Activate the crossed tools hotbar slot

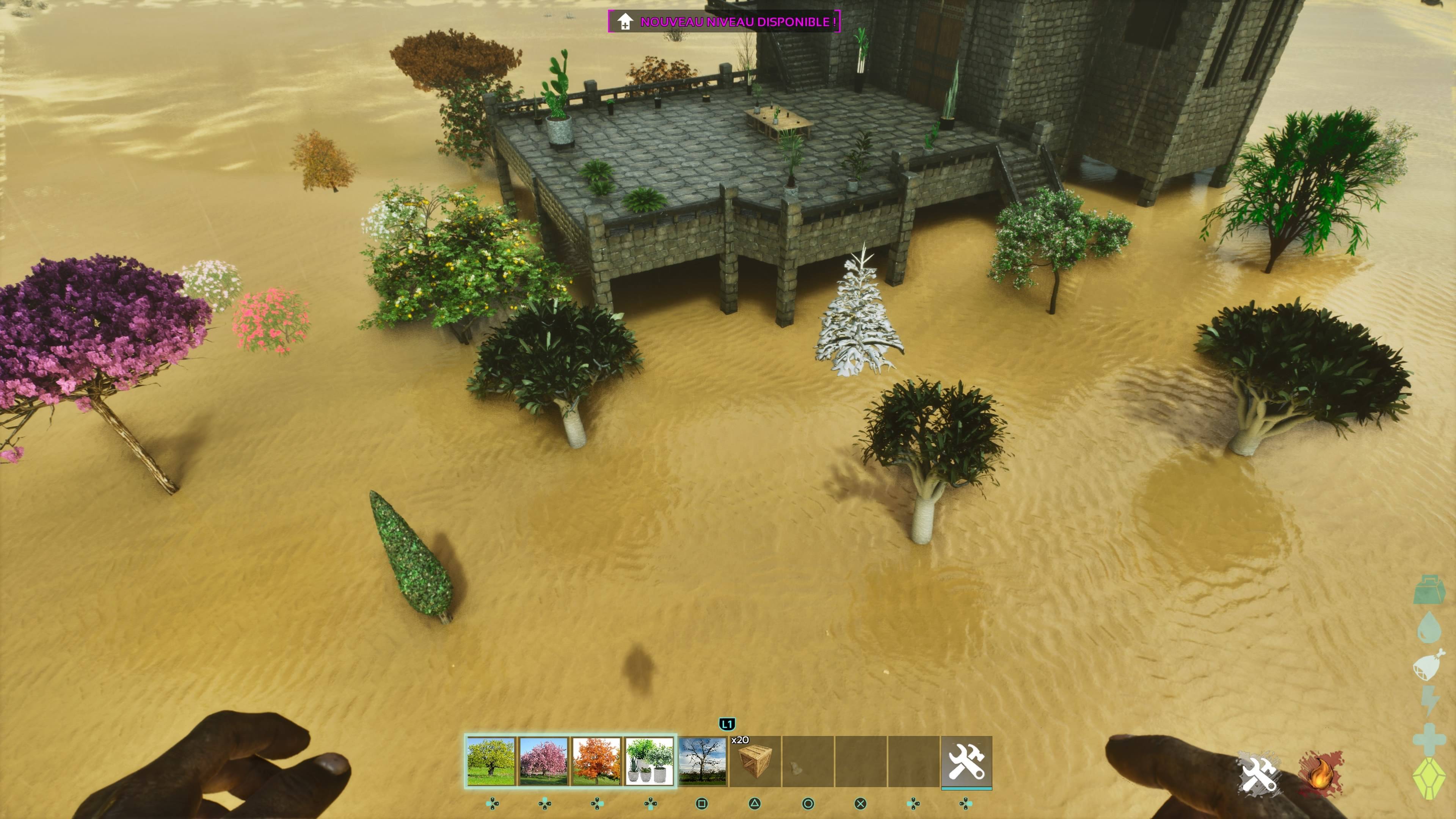click(966, 761)
